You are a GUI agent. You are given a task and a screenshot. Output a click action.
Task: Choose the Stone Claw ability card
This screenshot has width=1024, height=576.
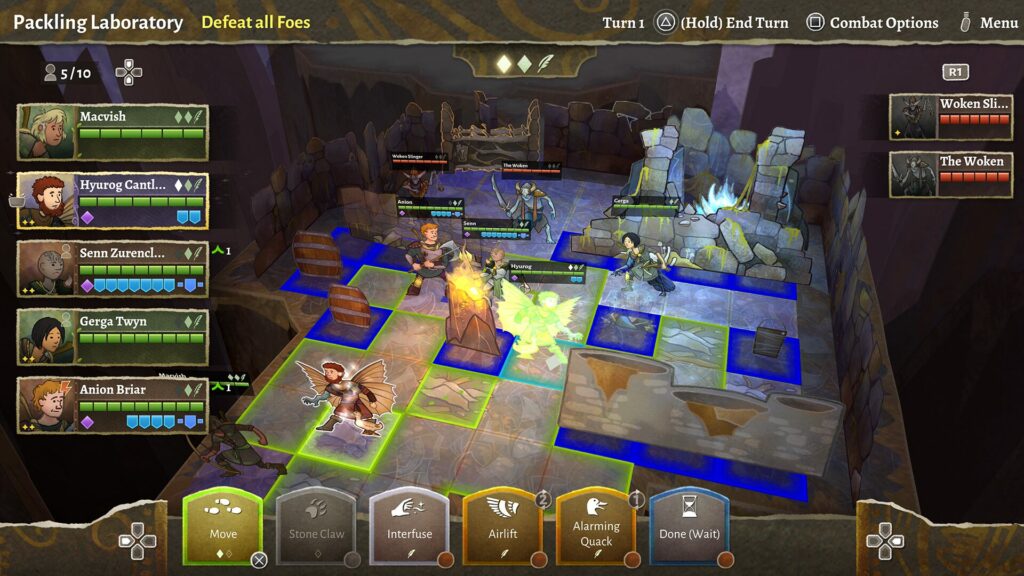[x=317, y=525]
